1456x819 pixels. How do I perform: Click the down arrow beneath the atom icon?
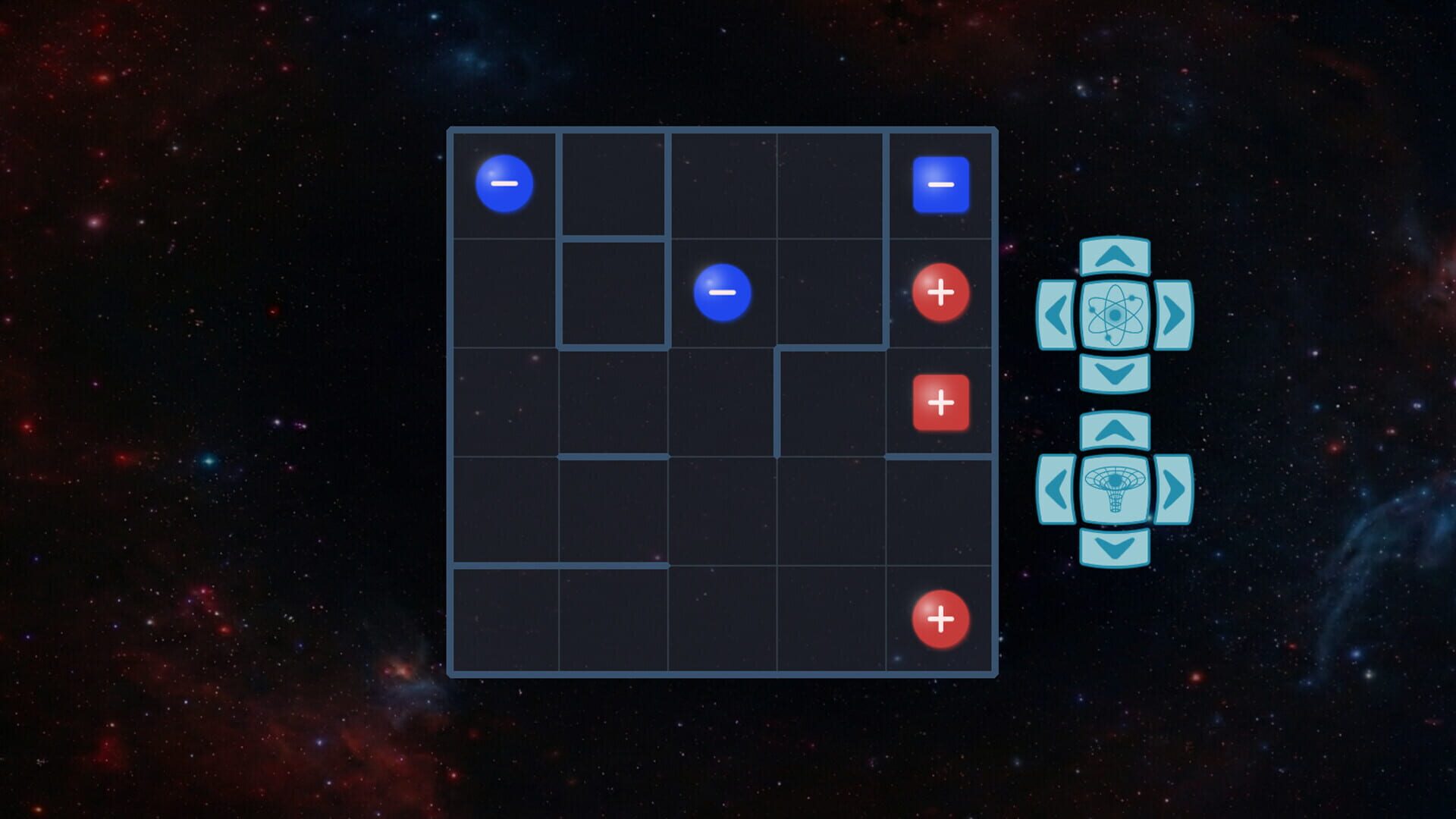(1115, 373)
